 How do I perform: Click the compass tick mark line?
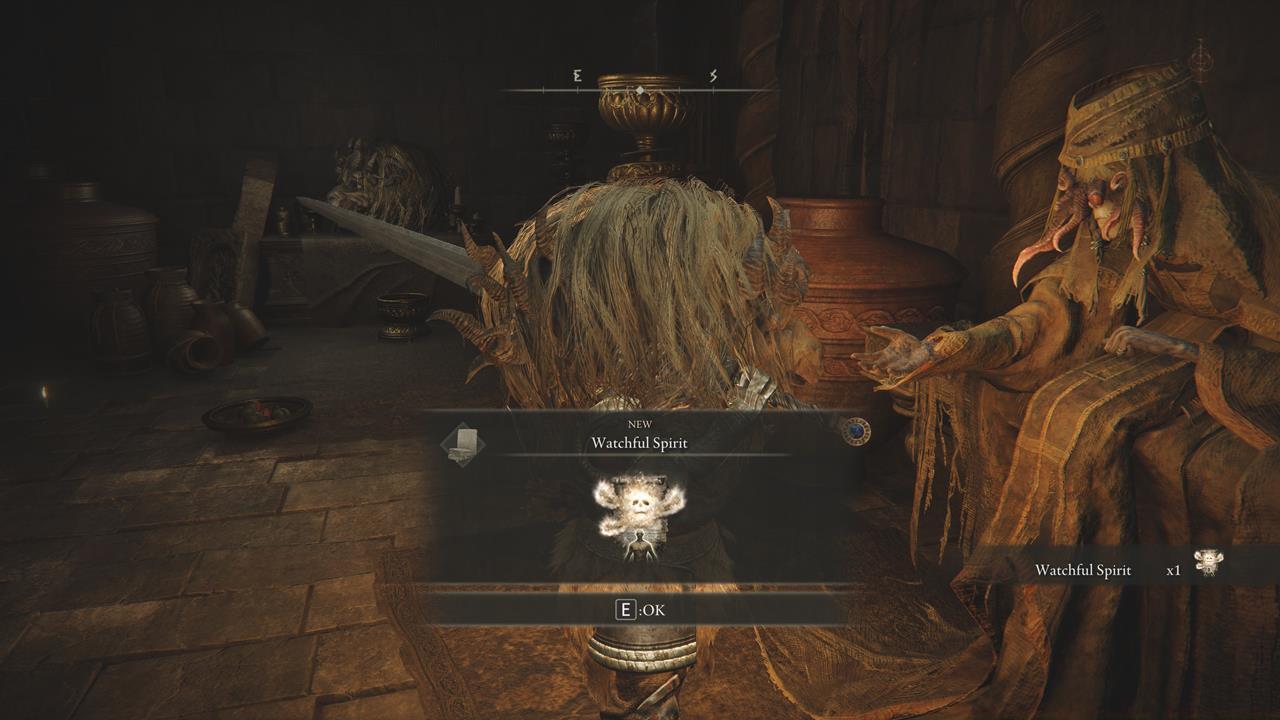[580, 89]
